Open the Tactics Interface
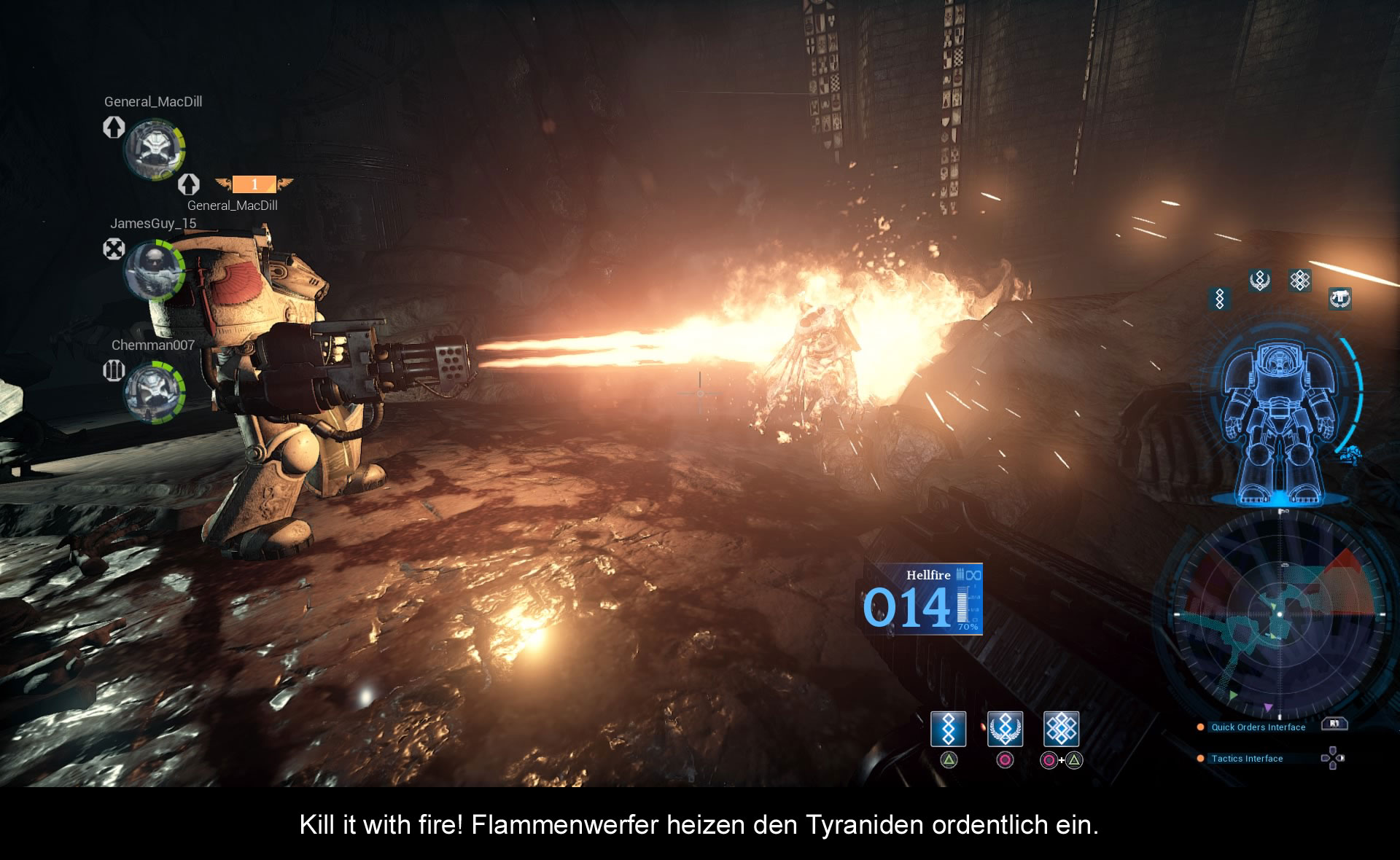Viewport: 1400px width, 860px height. [x=1247, y=758]
